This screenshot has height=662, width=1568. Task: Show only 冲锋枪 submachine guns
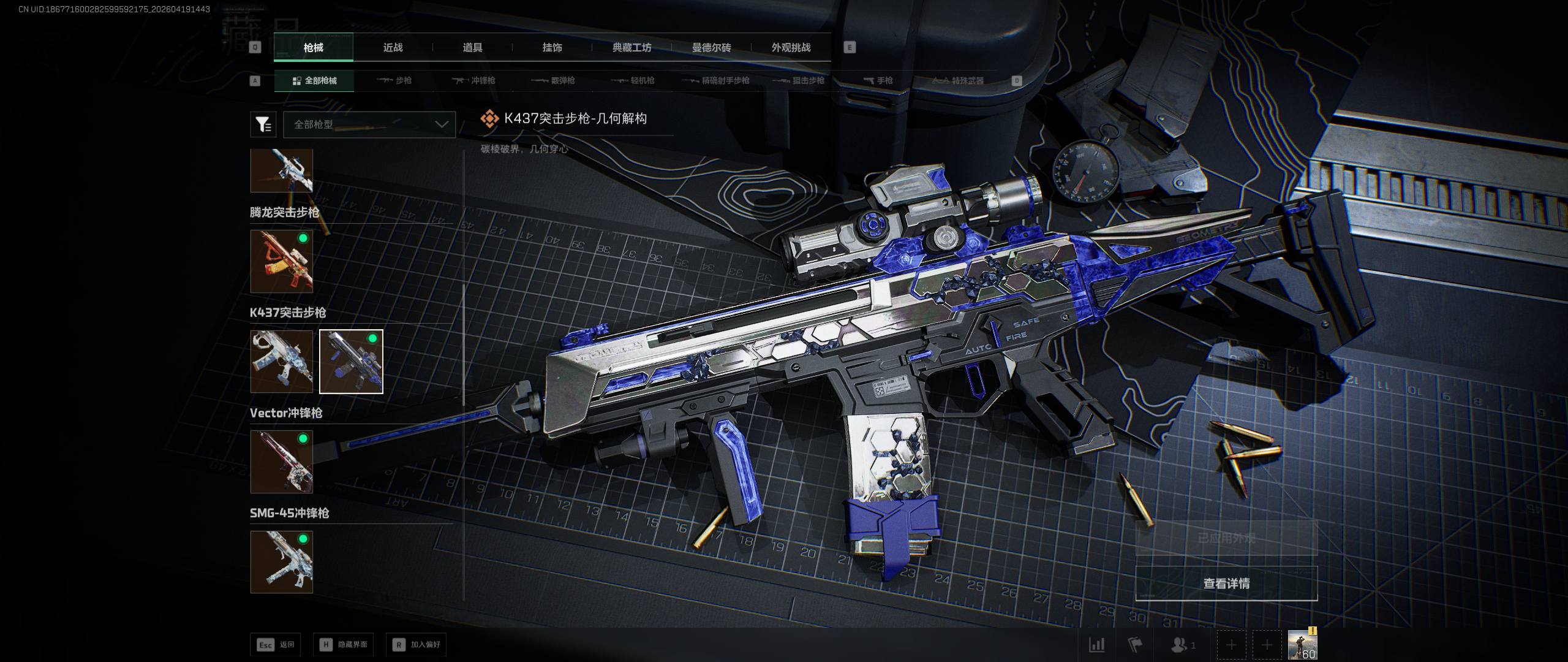point(474,81)
